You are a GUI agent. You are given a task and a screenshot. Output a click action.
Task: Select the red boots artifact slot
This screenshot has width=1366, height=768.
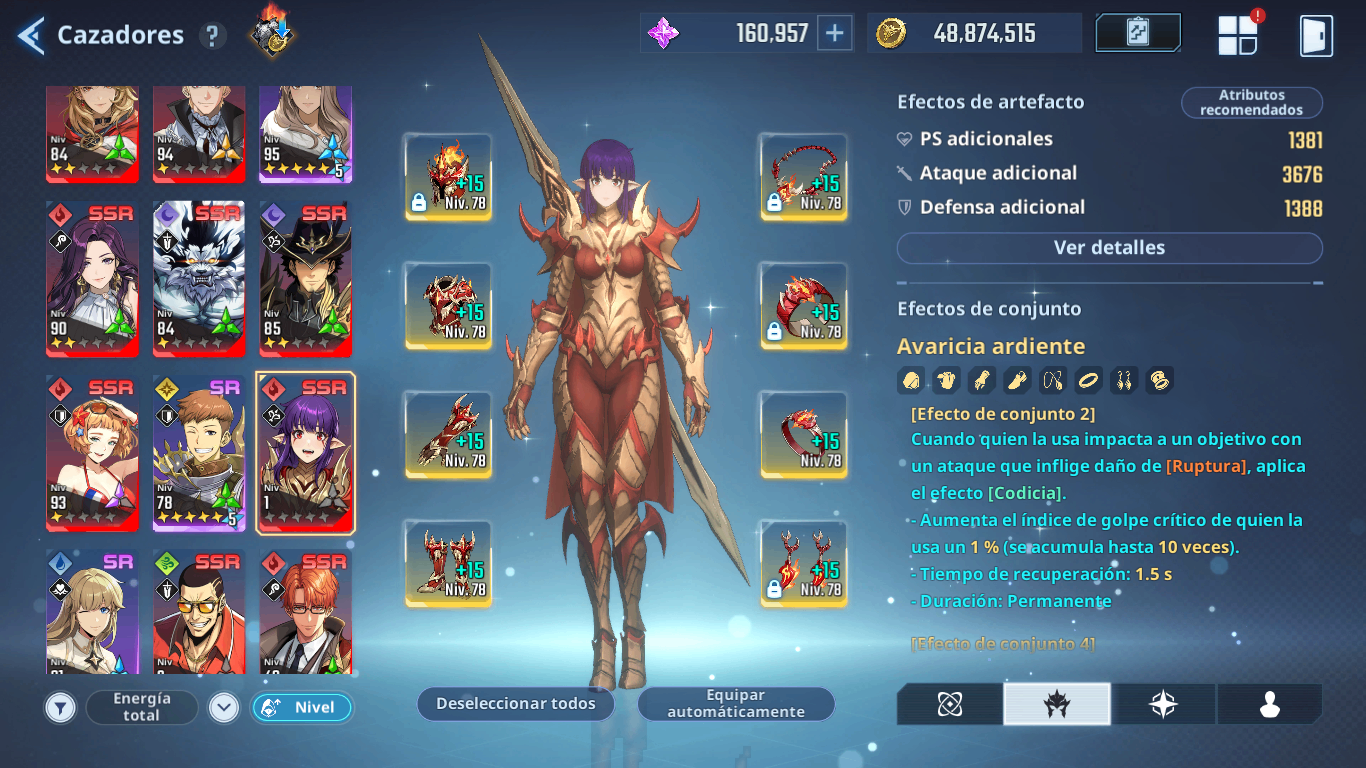tap(448, 563)
